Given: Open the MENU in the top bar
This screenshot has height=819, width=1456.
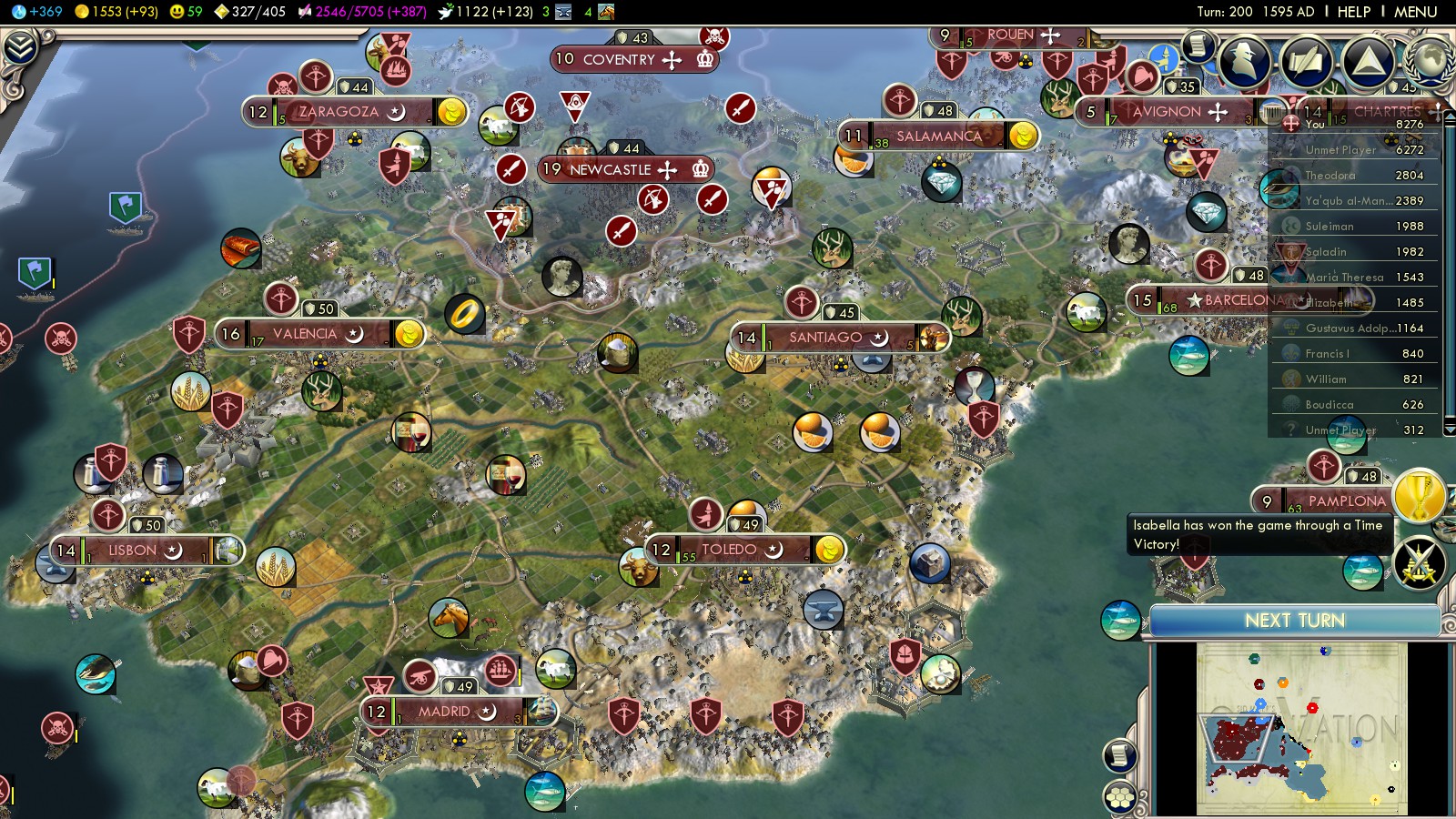Looking at the screenshot, I should (1415, 12).
